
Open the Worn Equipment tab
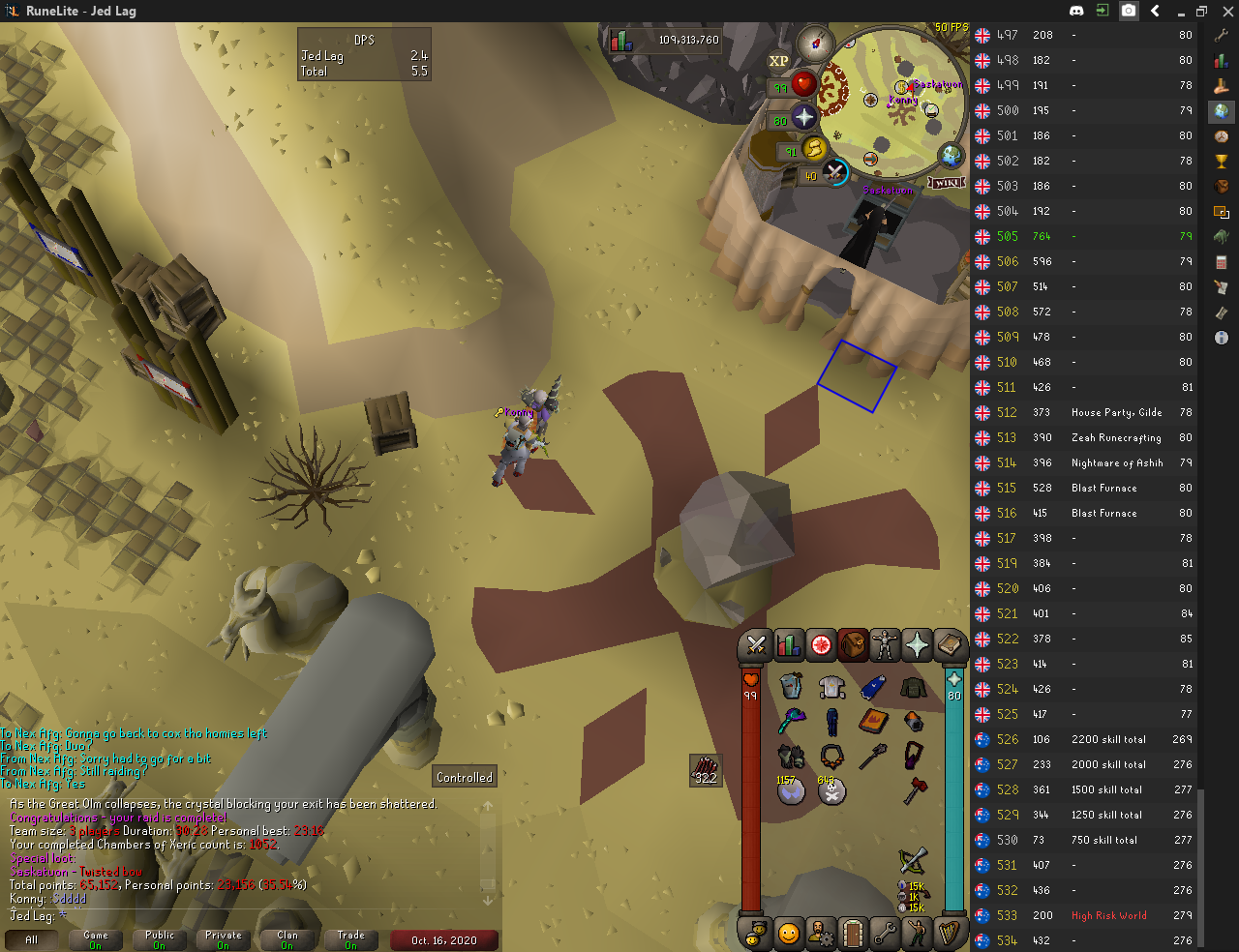point(885,645)
